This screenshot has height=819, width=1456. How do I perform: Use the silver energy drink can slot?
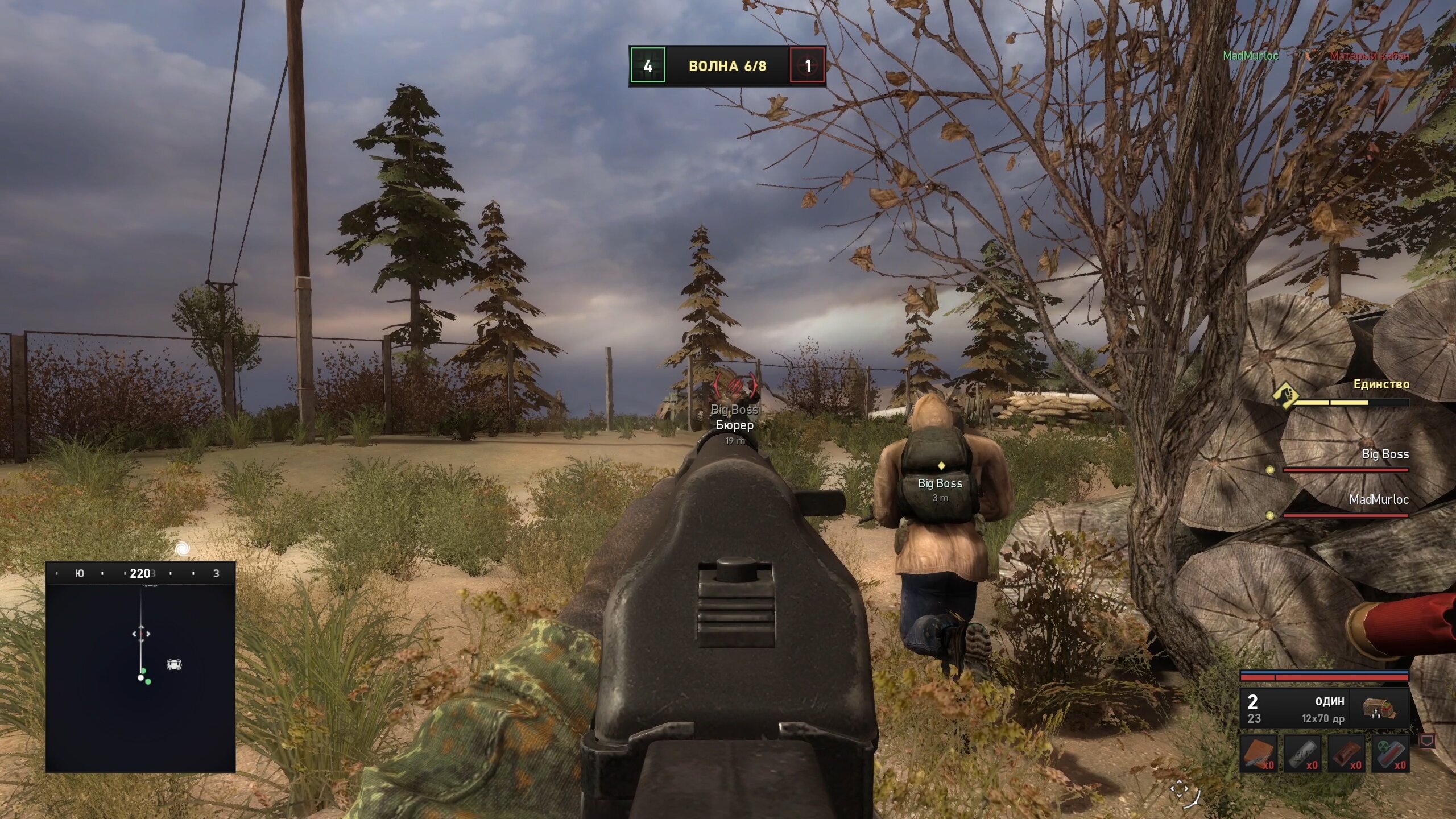tap(1302, 754)
